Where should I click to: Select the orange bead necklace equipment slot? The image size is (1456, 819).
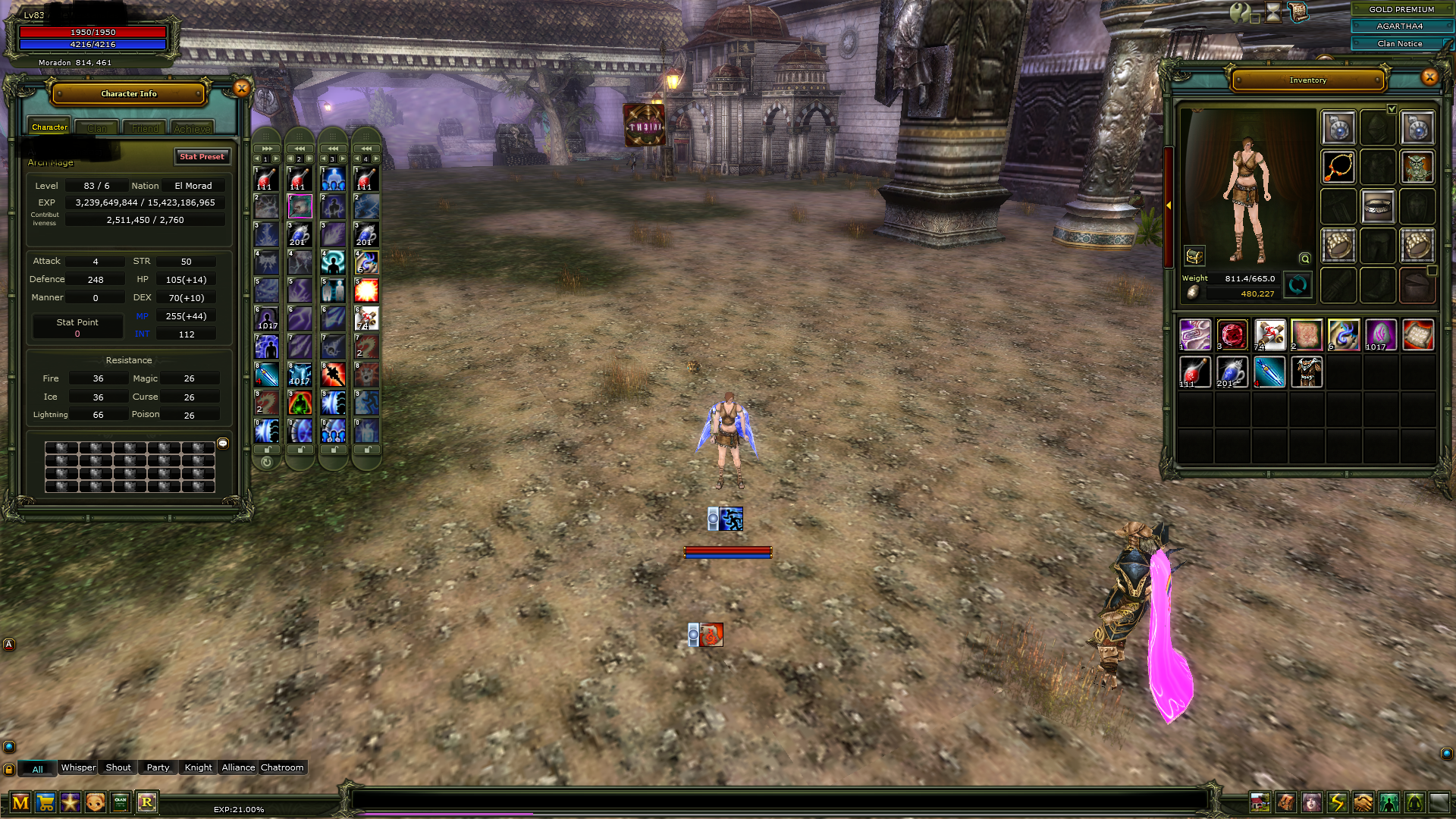[1339, 168]
